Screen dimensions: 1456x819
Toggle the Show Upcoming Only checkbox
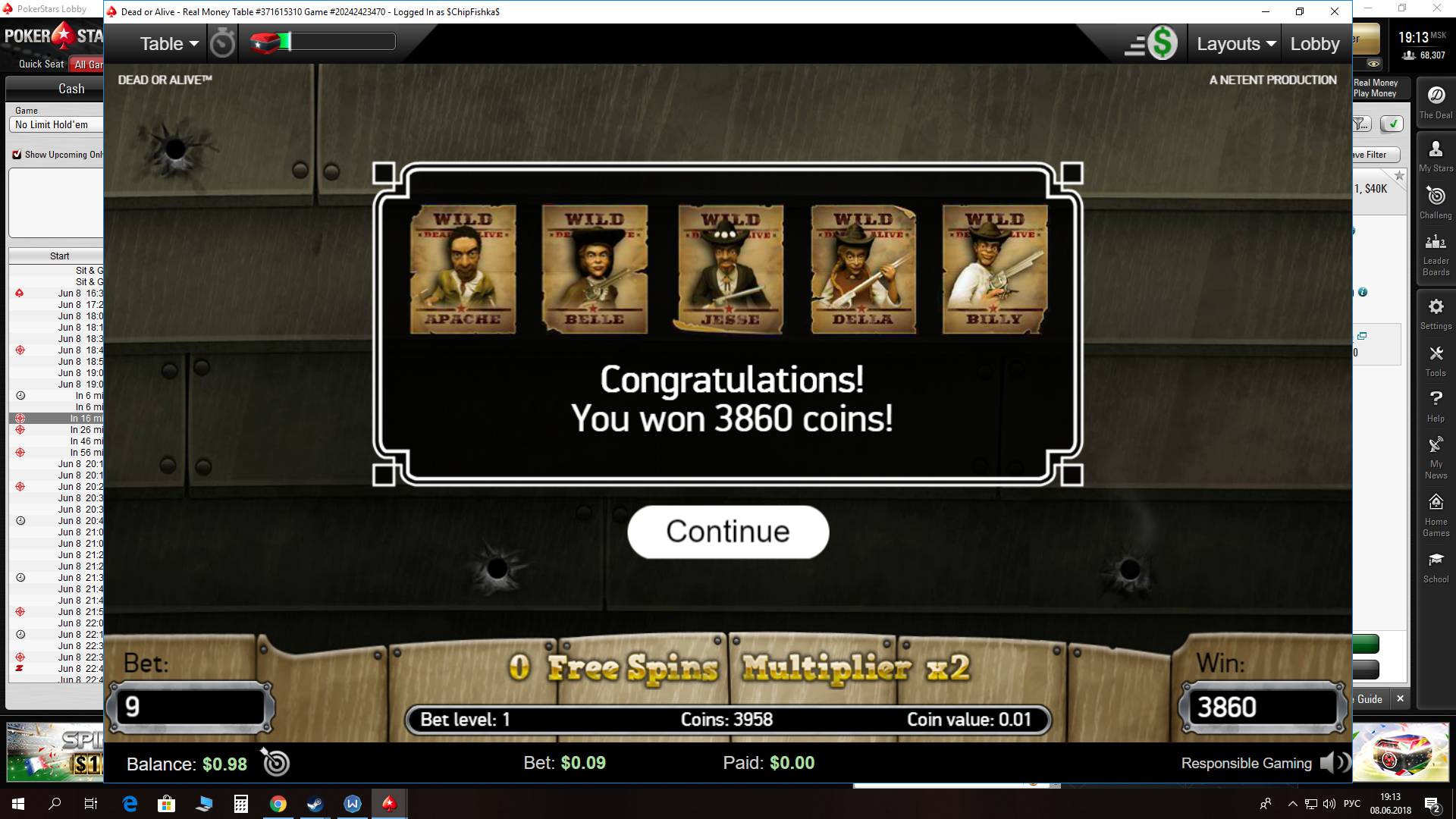(x=17, y=155)
